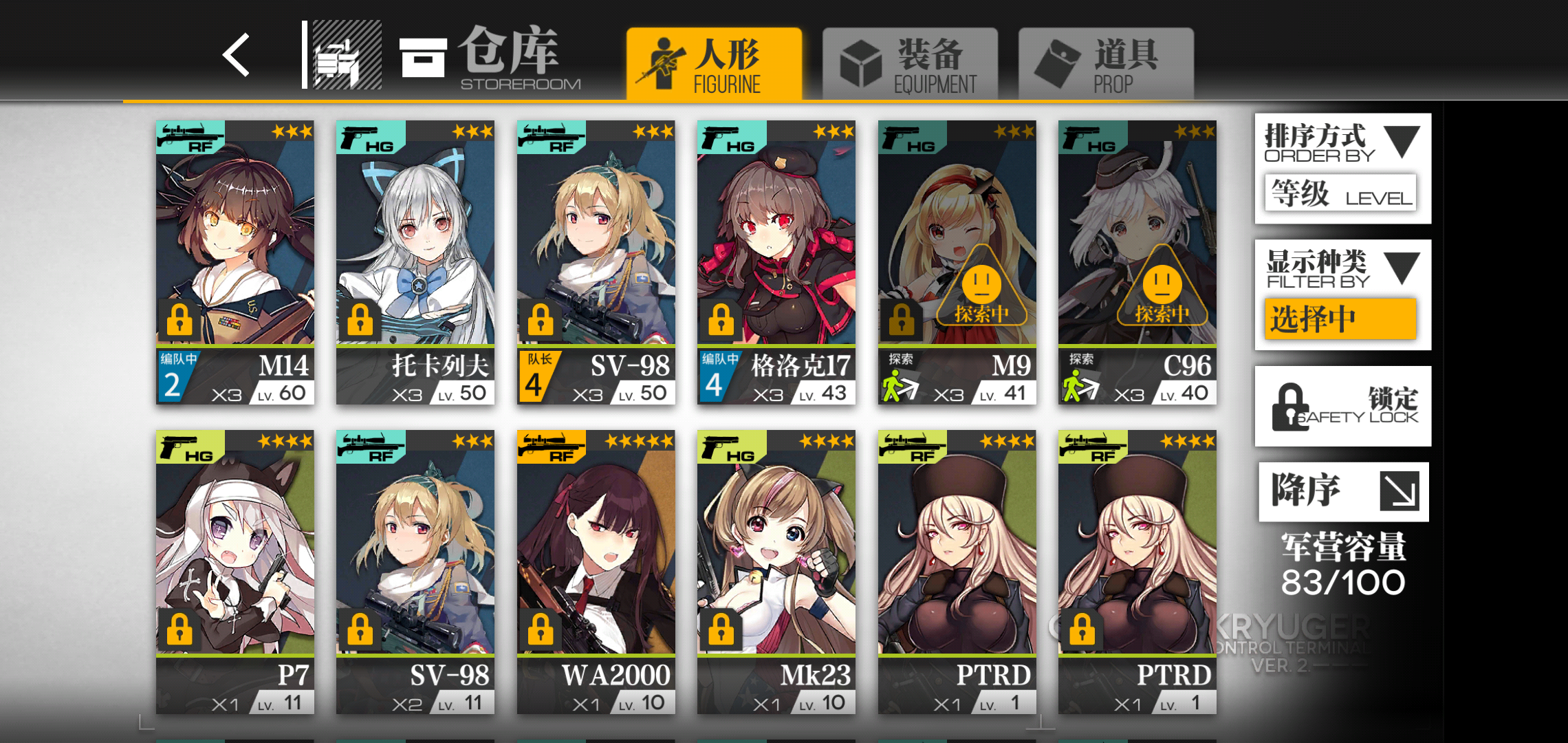Open the 人形 FIGURINE tab
This screenshot has height=743, width=1568.
click(x=714, y=63)
